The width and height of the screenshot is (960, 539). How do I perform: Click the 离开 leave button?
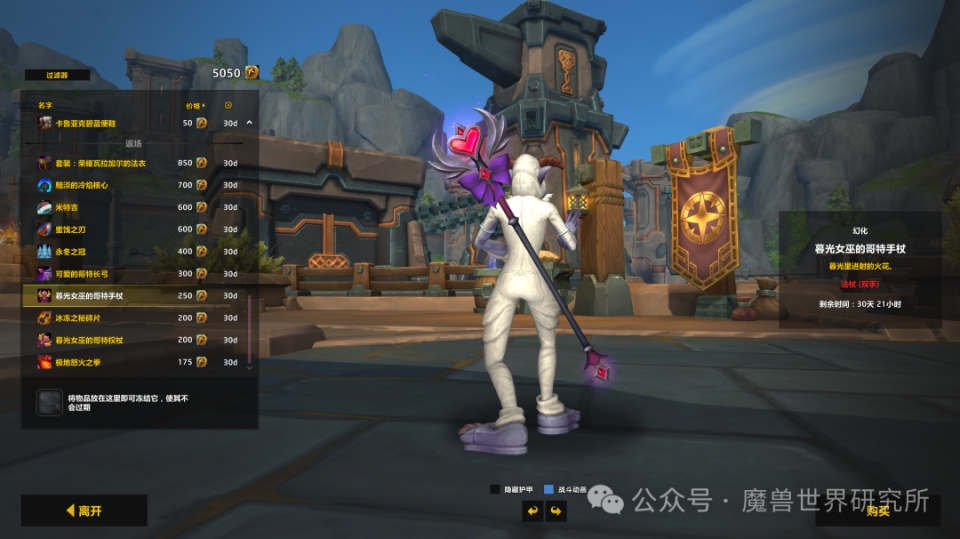tap(84, 511)
